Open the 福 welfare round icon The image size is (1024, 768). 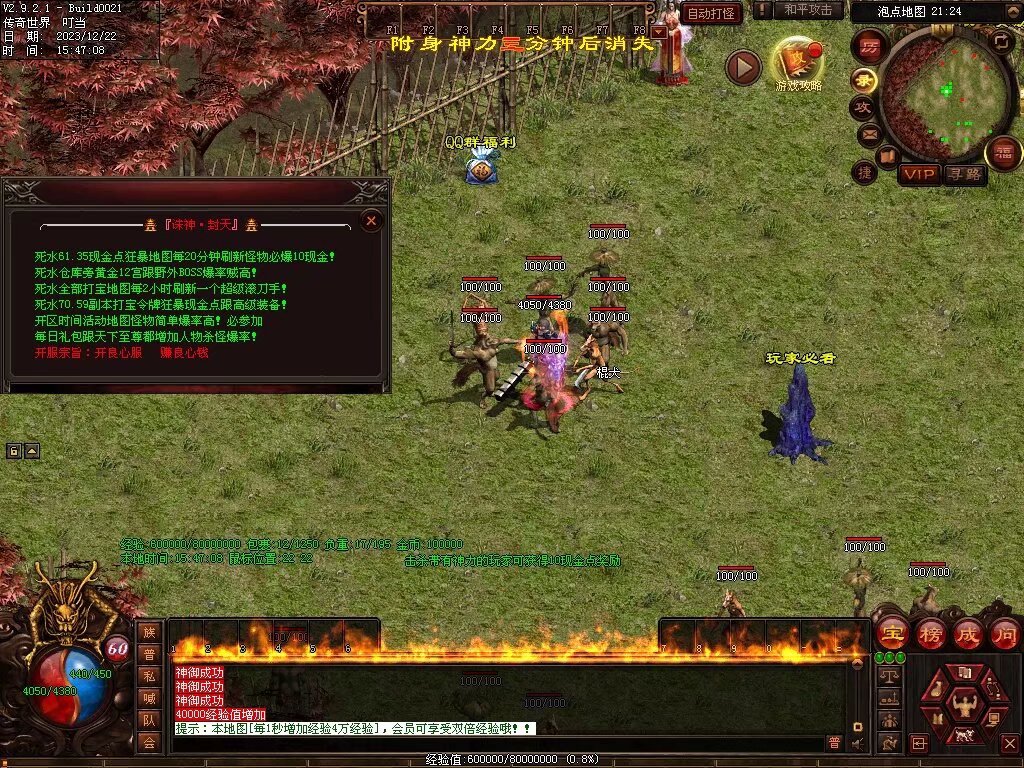[1003, 153]
